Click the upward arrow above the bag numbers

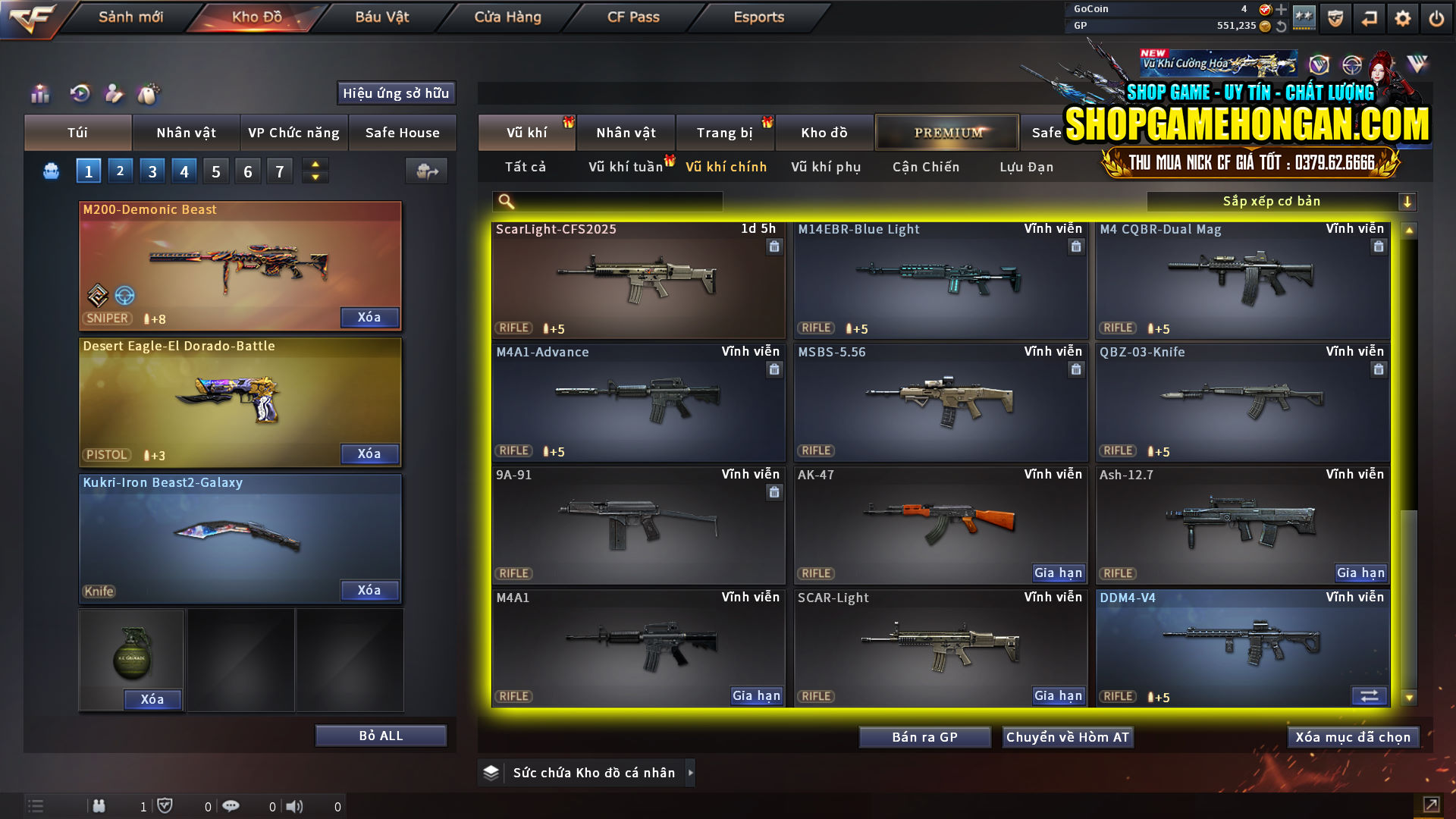click(x=315, y=164)
